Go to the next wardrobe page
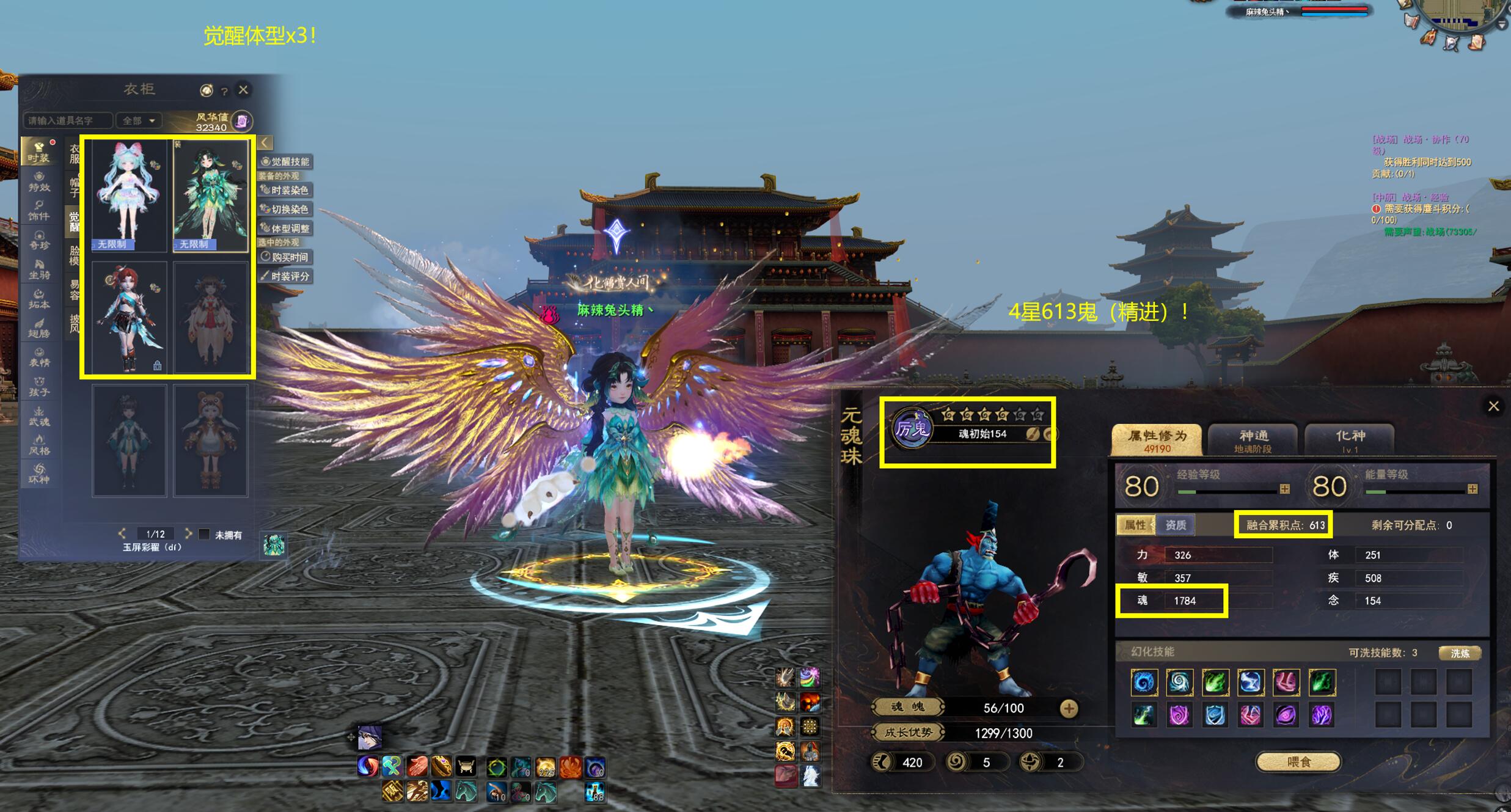 pyautogui.click(x=188, y=533)
